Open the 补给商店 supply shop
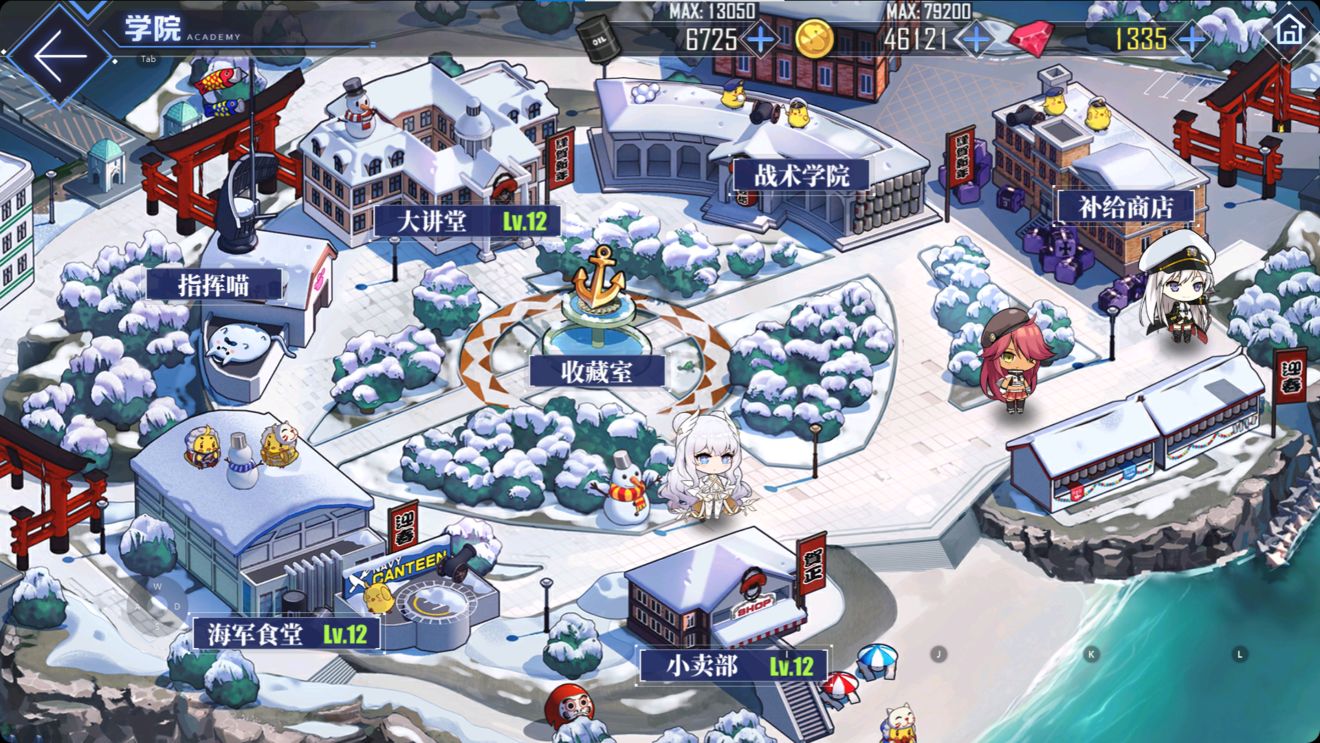Viewport: 1320px width, 743px height. 1126,207
